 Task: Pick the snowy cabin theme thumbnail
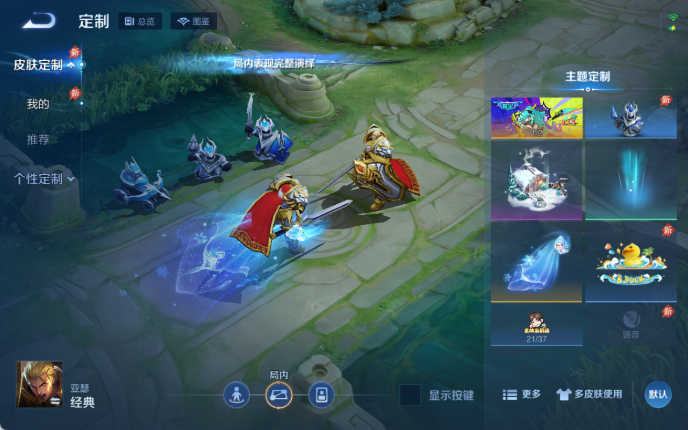(536, 179)
